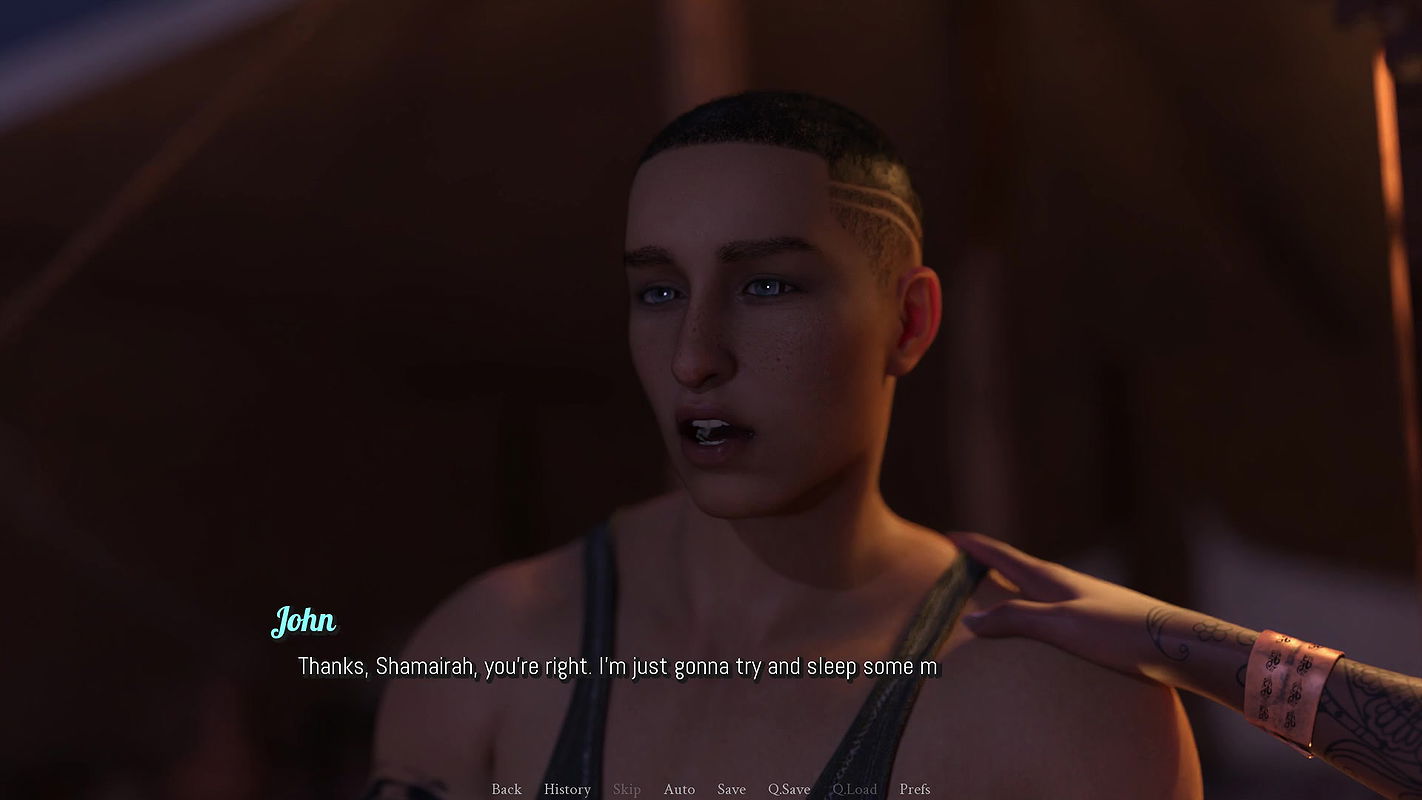This screenshot has height=800, width=1422.
Task: Click the dialogue text to advance the story
Action: 617,666
